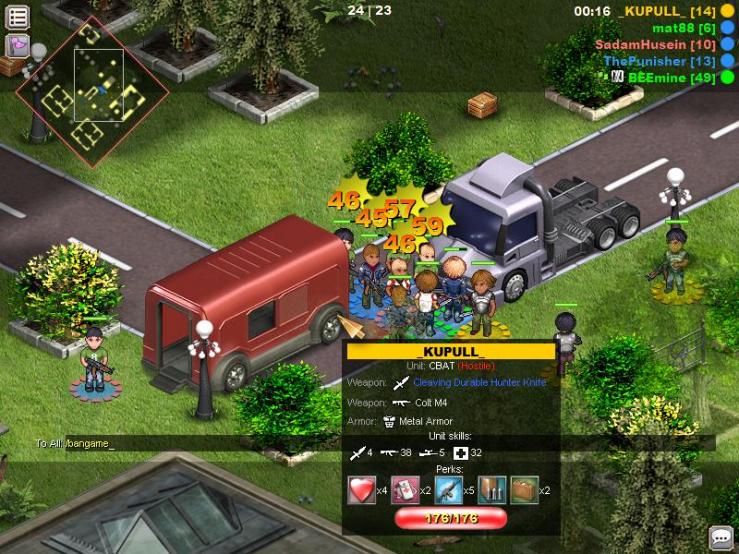The width and height of the screenshot is (739, 554).
Task: Pick ThePunisher in the player list
Action: coord(659,61)
